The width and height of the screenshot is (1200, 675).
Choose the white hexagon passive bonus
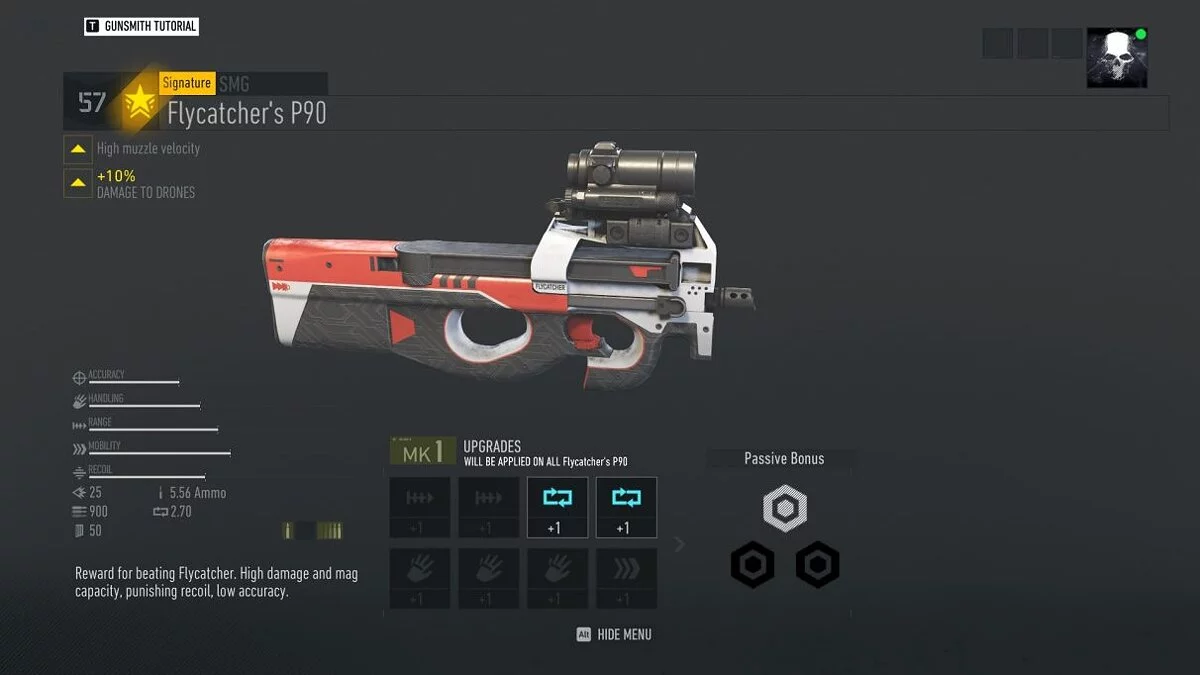[x=785, y=510]
